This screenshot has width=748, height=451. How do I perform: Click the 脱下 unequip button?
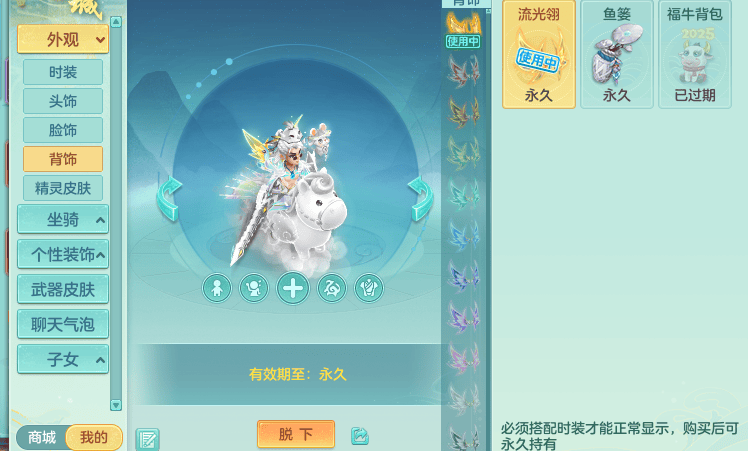[x=296, y=434]
